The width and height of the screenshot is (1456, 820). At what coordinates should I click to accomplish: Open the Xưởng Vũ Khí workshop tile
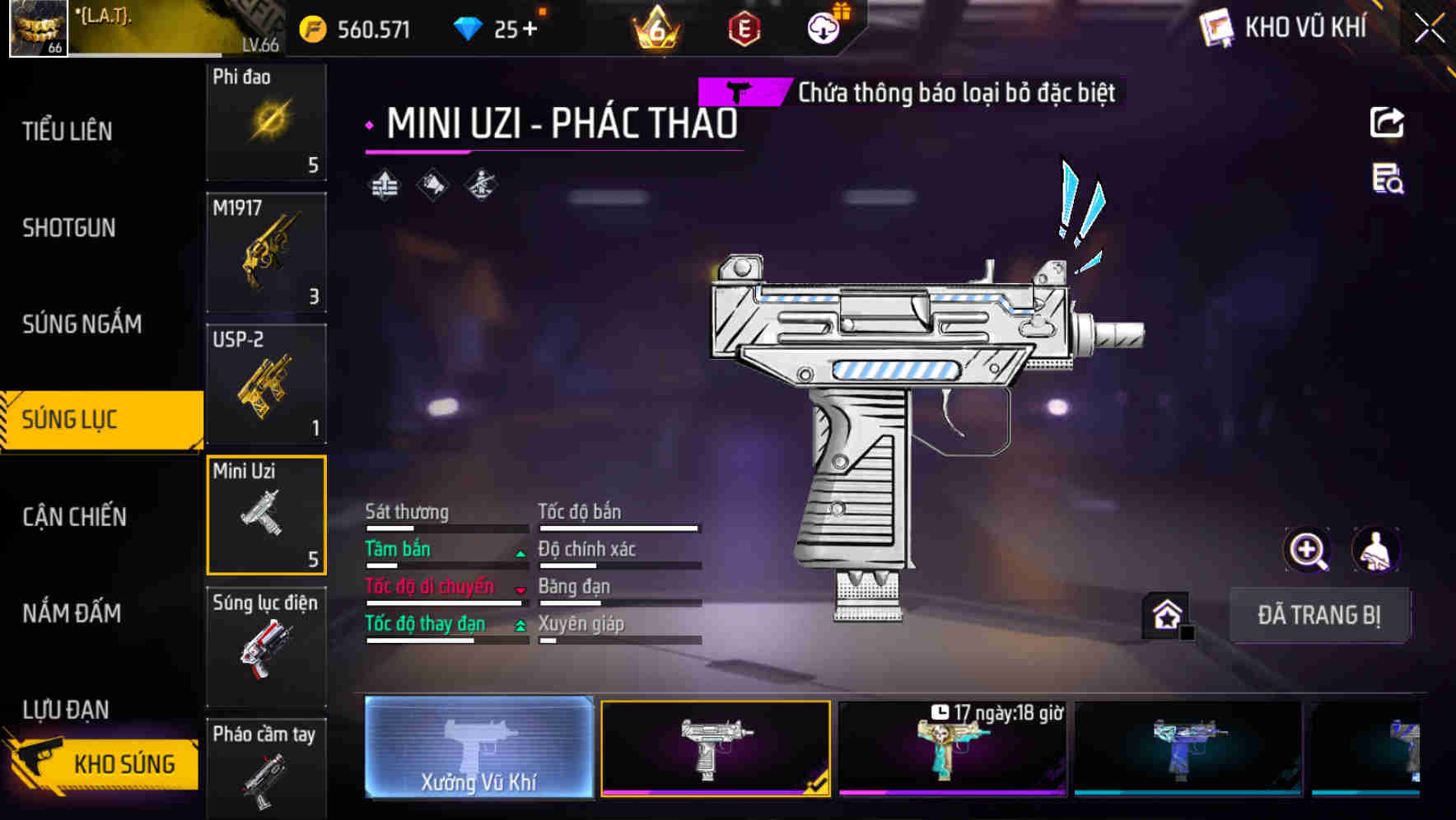tap(479, 748)
